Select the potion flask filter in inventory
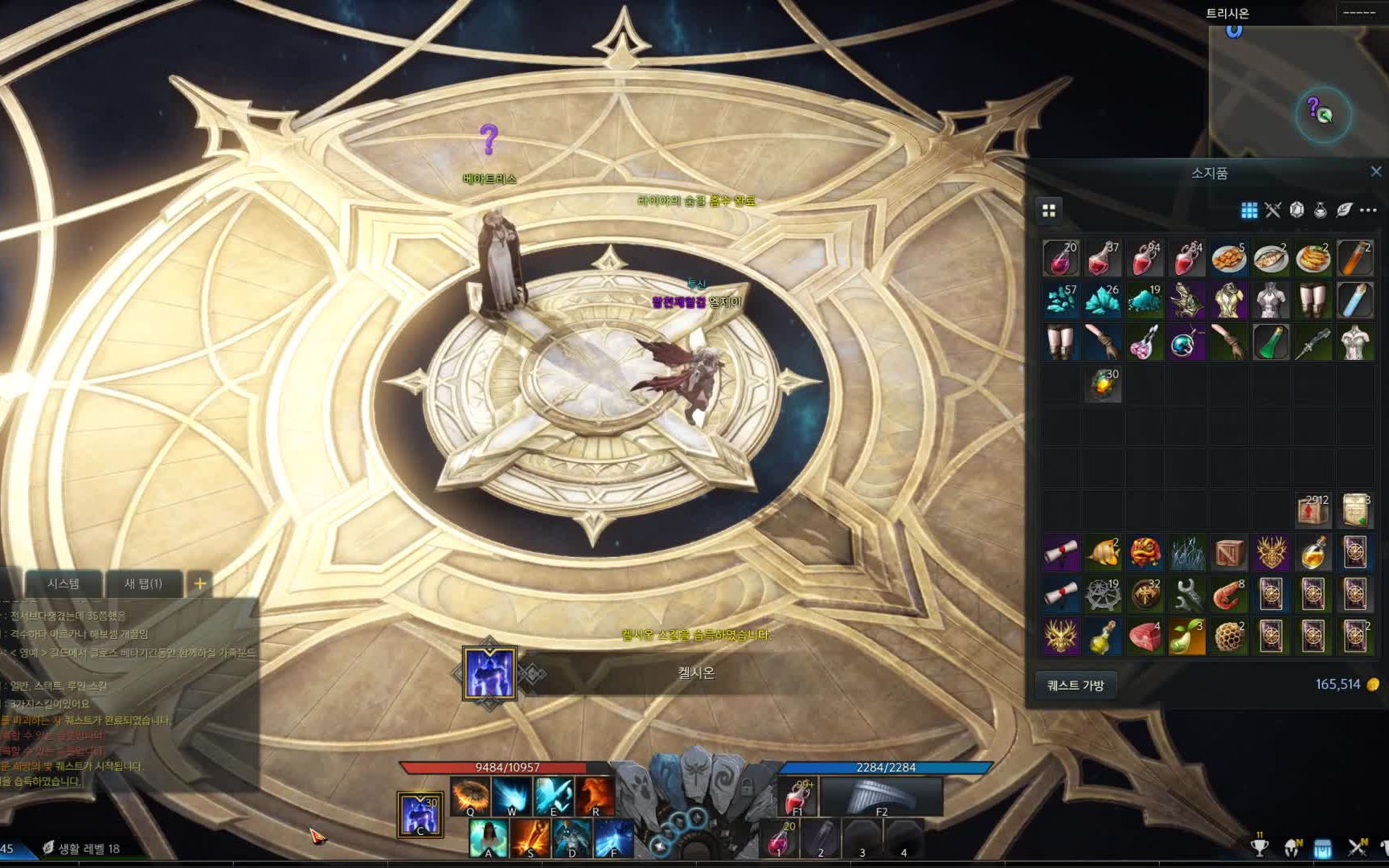Viewport: 1389px width, 868px height. (1320, 210)
